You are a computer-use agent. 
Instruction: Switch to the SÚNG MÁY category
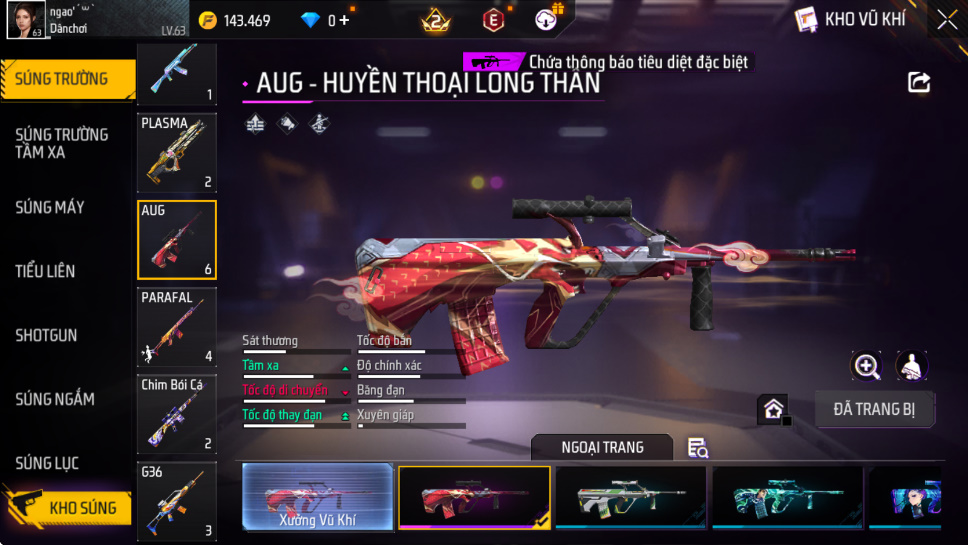click(50, 207)
